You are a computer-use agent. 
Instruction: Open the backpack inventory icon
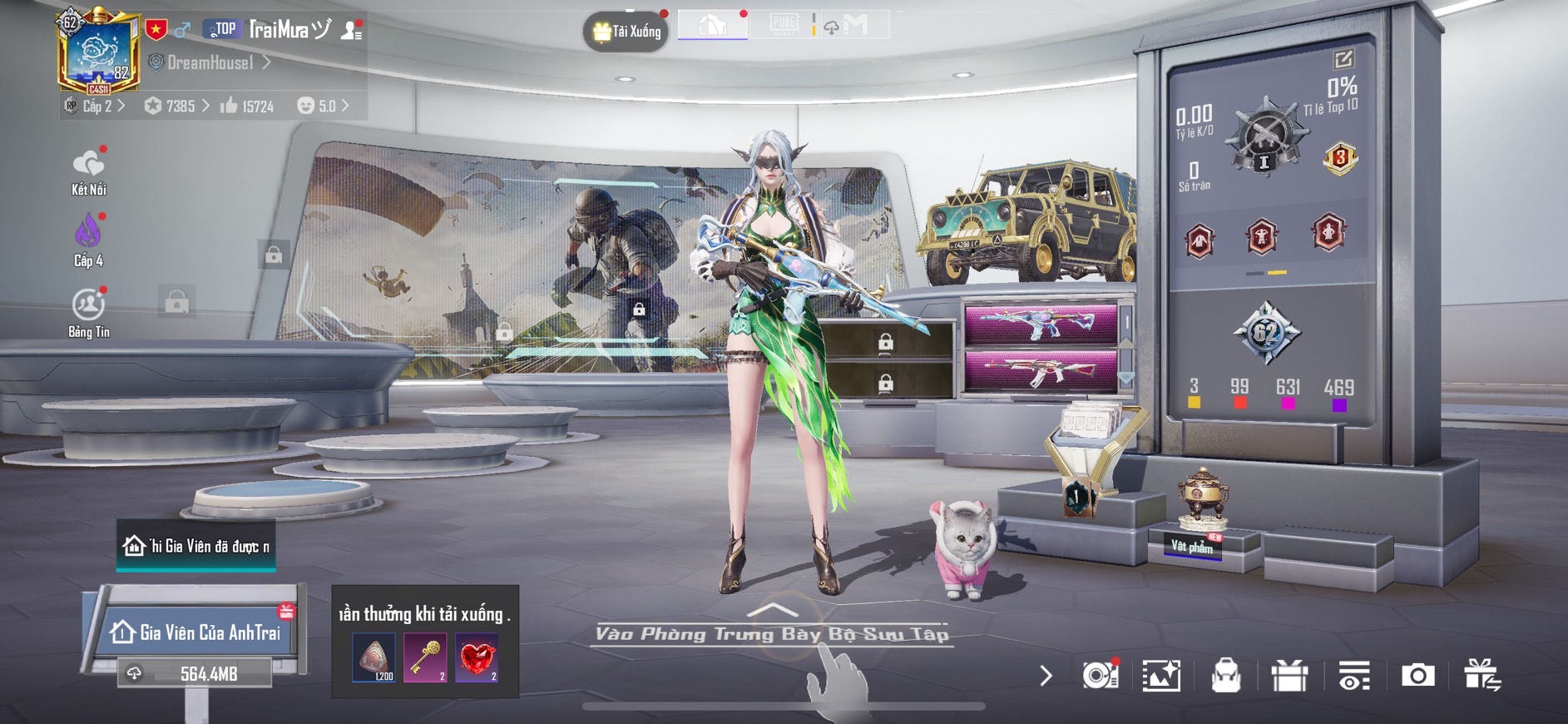(1225, 676)
